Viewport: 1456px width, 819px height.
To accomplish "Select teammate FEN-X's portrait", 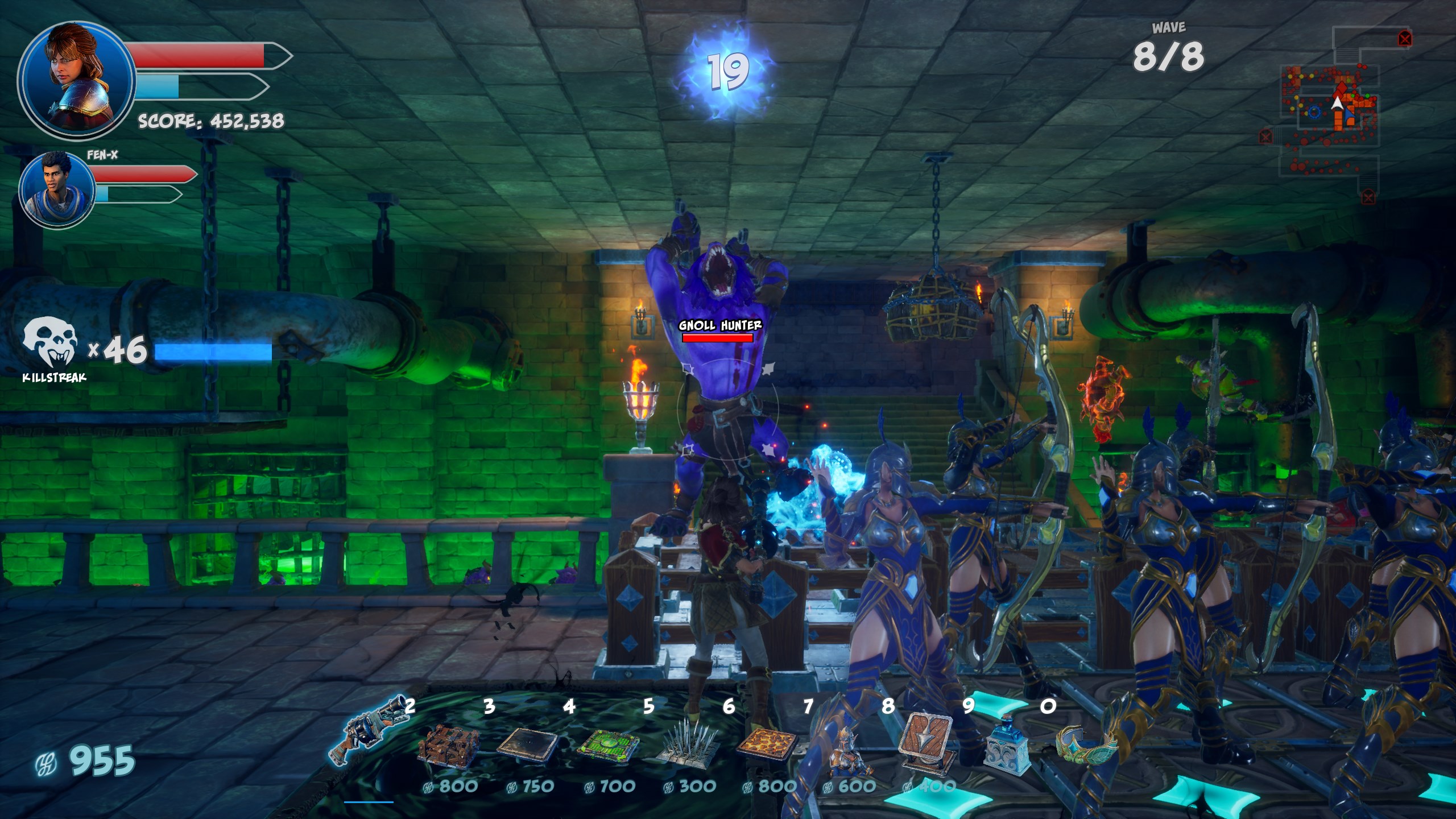I will (x=57, y=189).
